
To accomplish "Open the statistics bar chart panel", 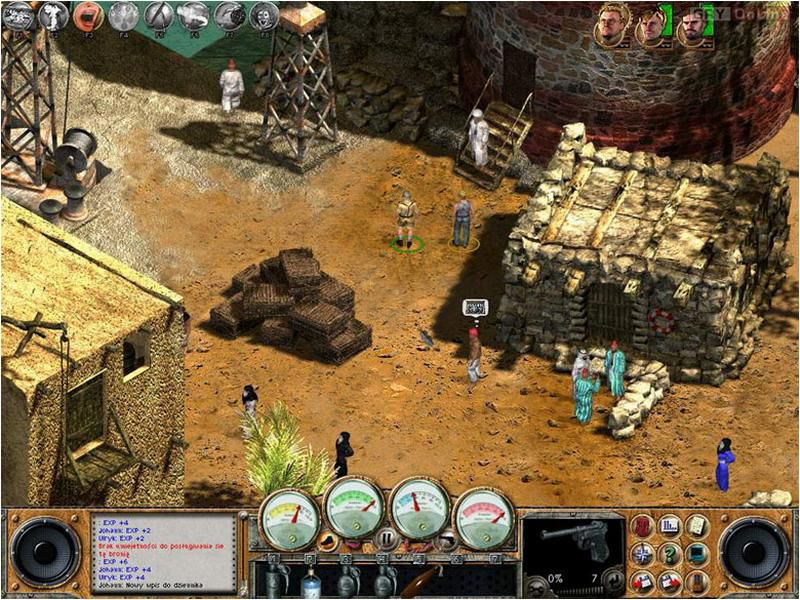I will tap(670, 525).
